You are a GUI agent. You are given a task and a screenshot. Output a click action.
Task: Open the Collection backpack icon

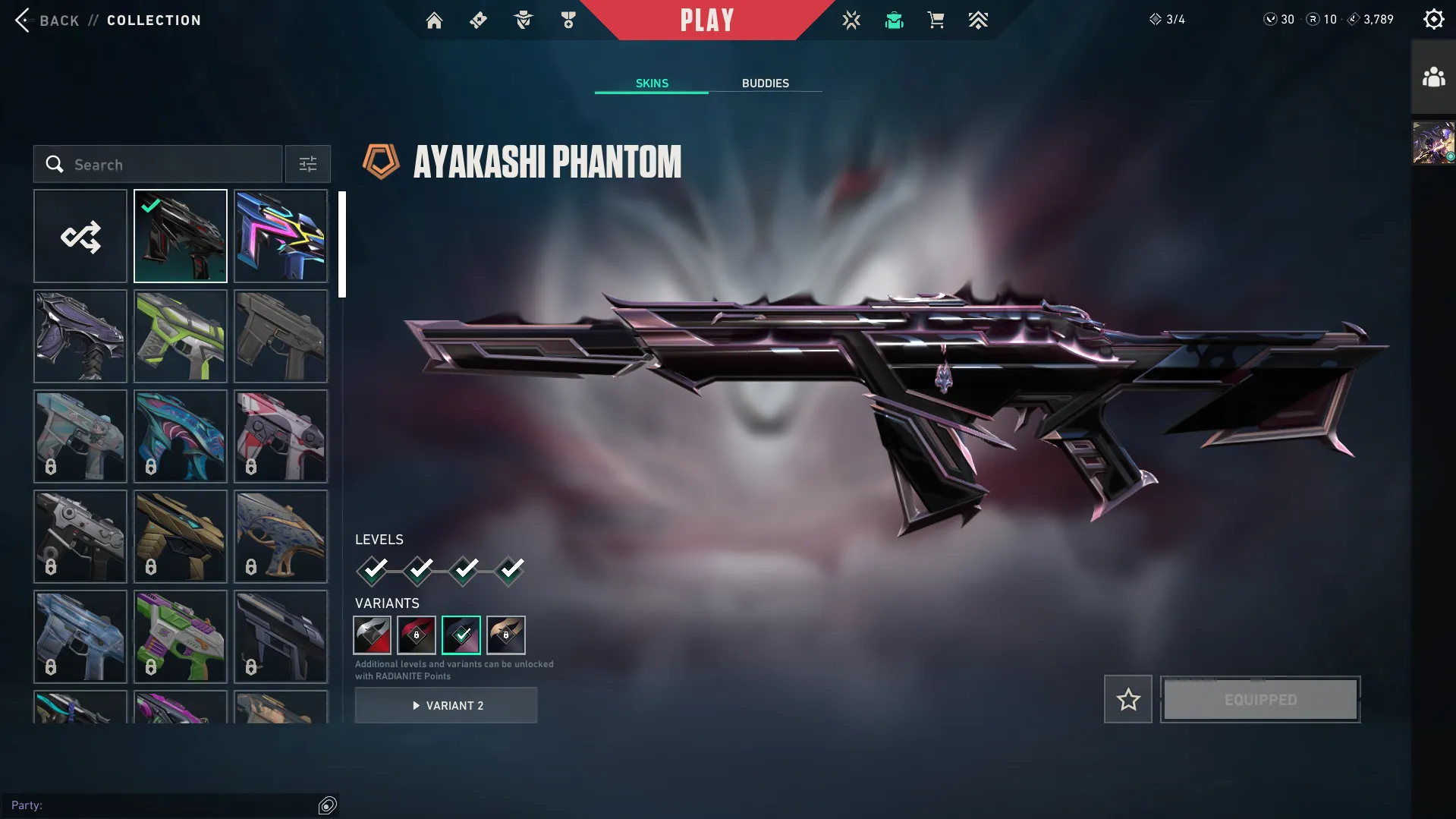(894, 20)
